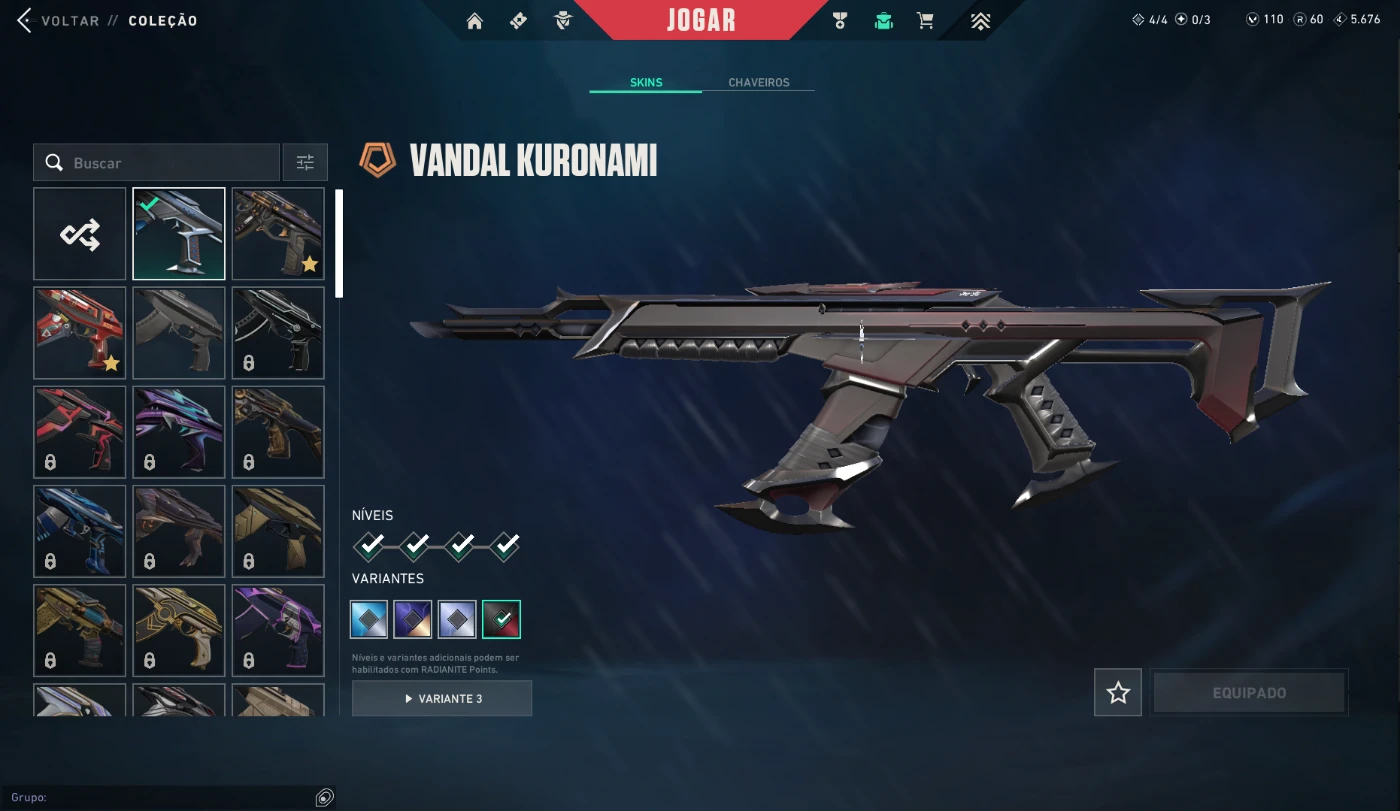Select the purple and teal locked Vandal skin

tap(179, 432)
